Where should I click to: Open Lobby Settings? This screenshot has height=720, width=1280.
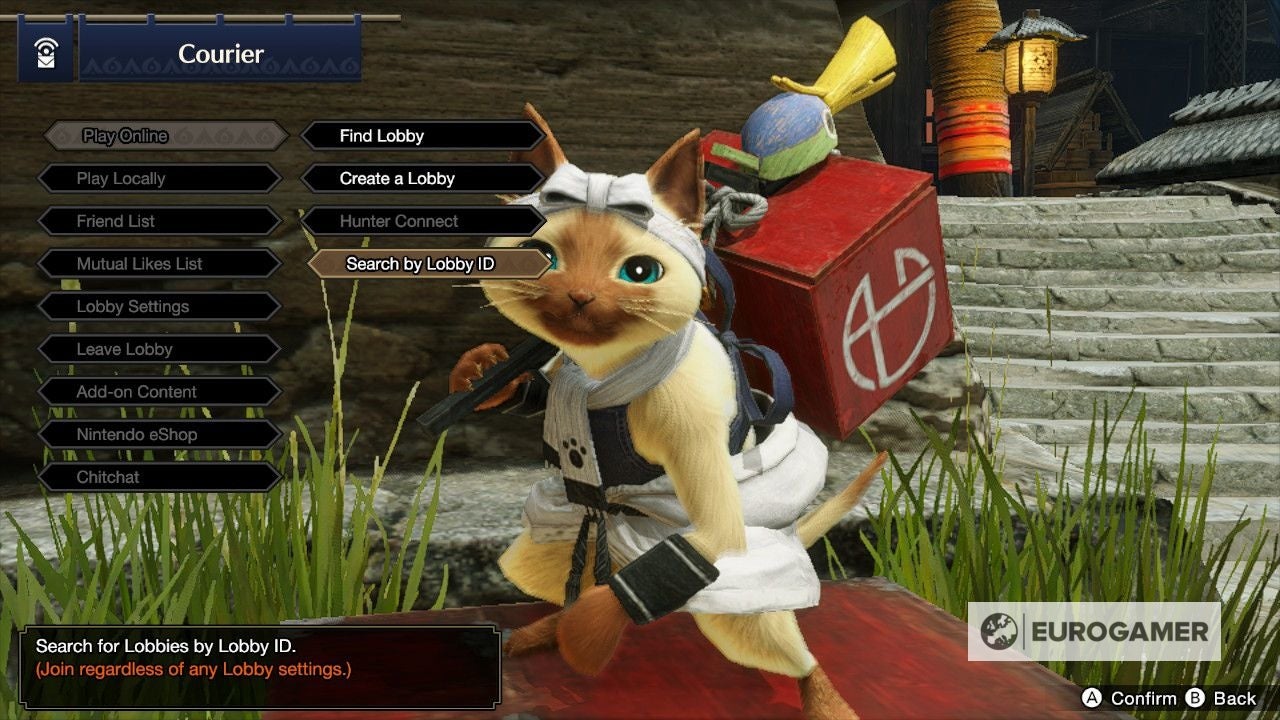point(160,307)
